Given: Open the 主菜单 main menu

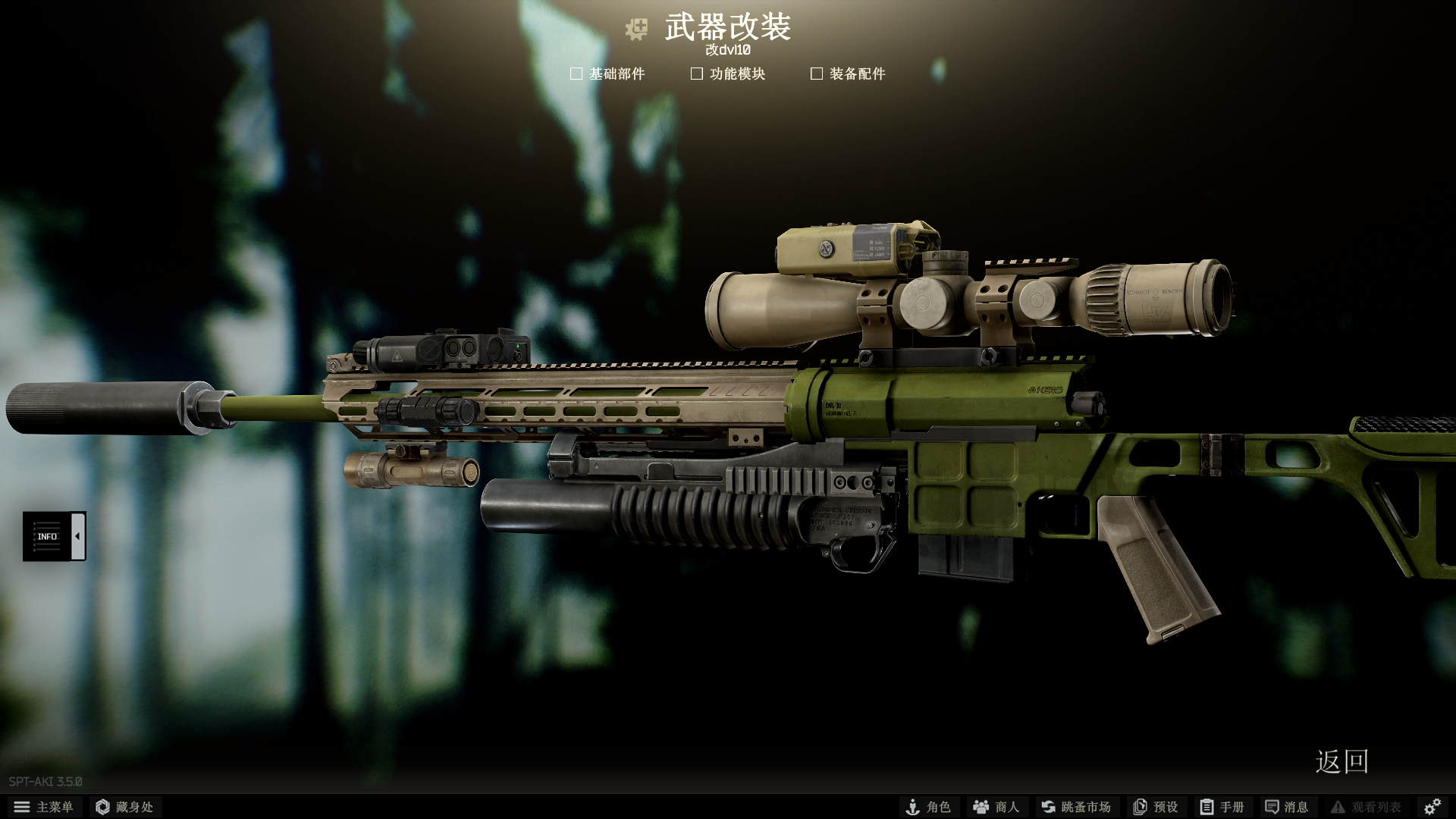Looking at the screenshot, I should (44, 807).
